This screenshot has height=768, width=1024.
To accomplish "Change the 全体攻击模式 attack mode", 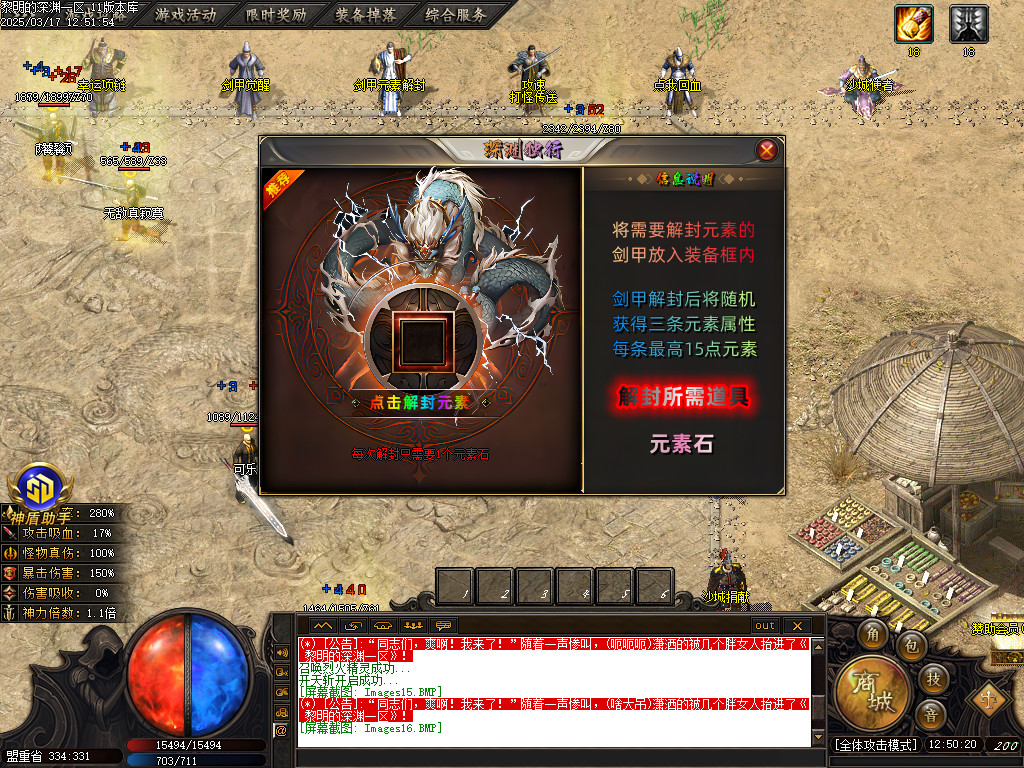I will [875, 745].
